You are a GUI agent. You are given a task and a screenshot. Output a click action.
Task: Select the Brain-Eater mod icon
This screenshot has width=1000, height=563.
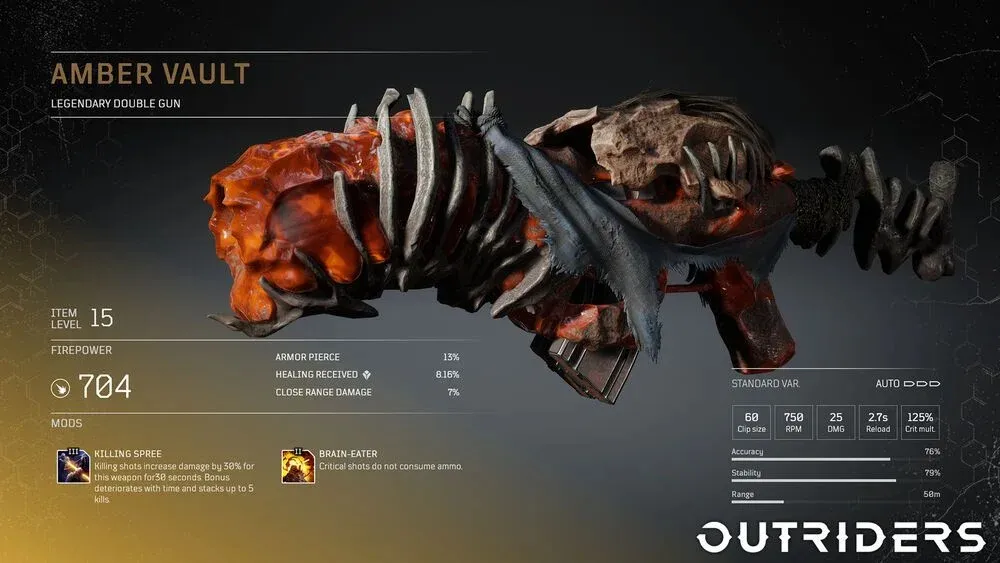tap(298, 466)
